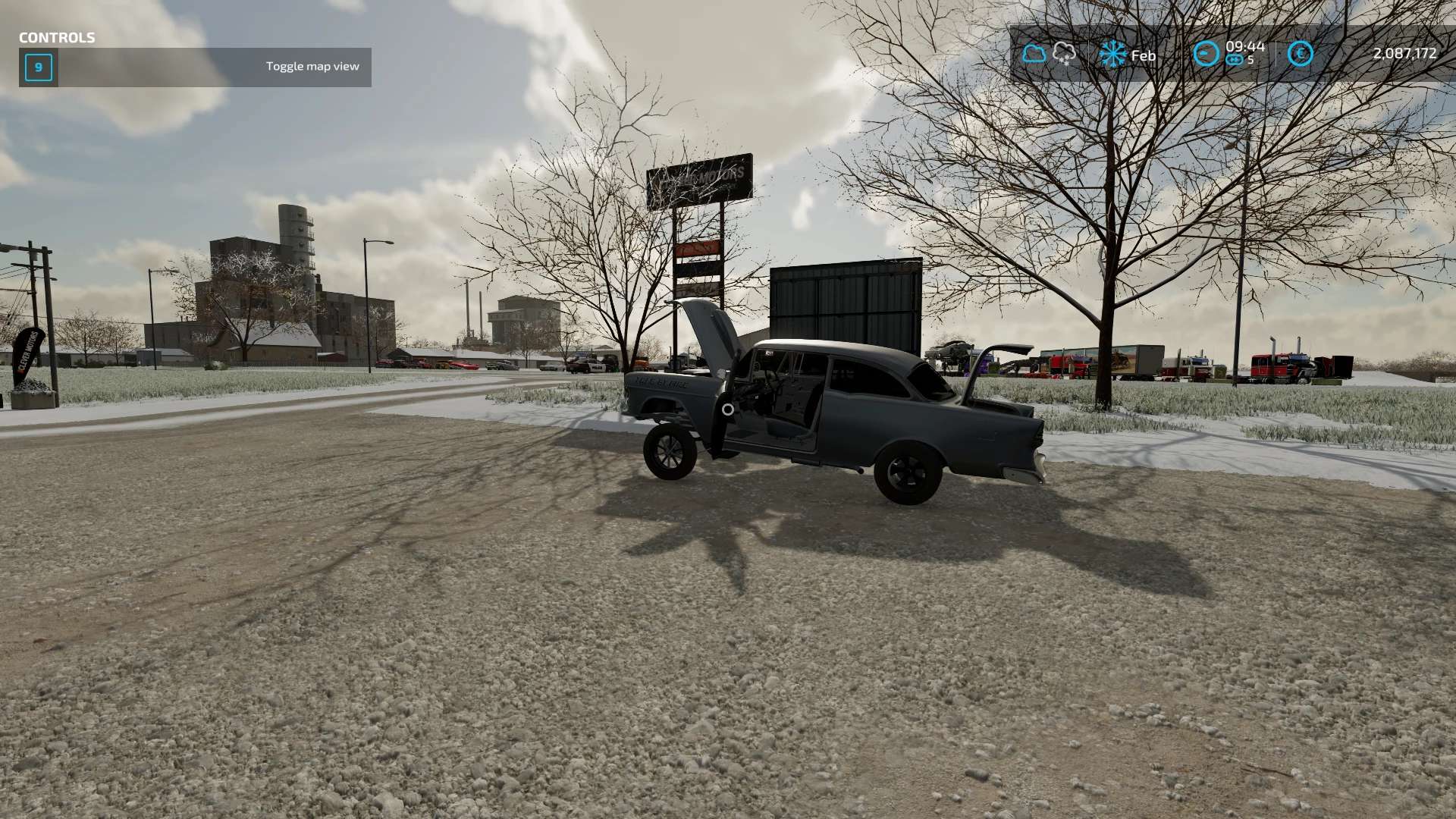Click the CONTROLS header label
This screenshot has height=819, width=1456.
56,36
